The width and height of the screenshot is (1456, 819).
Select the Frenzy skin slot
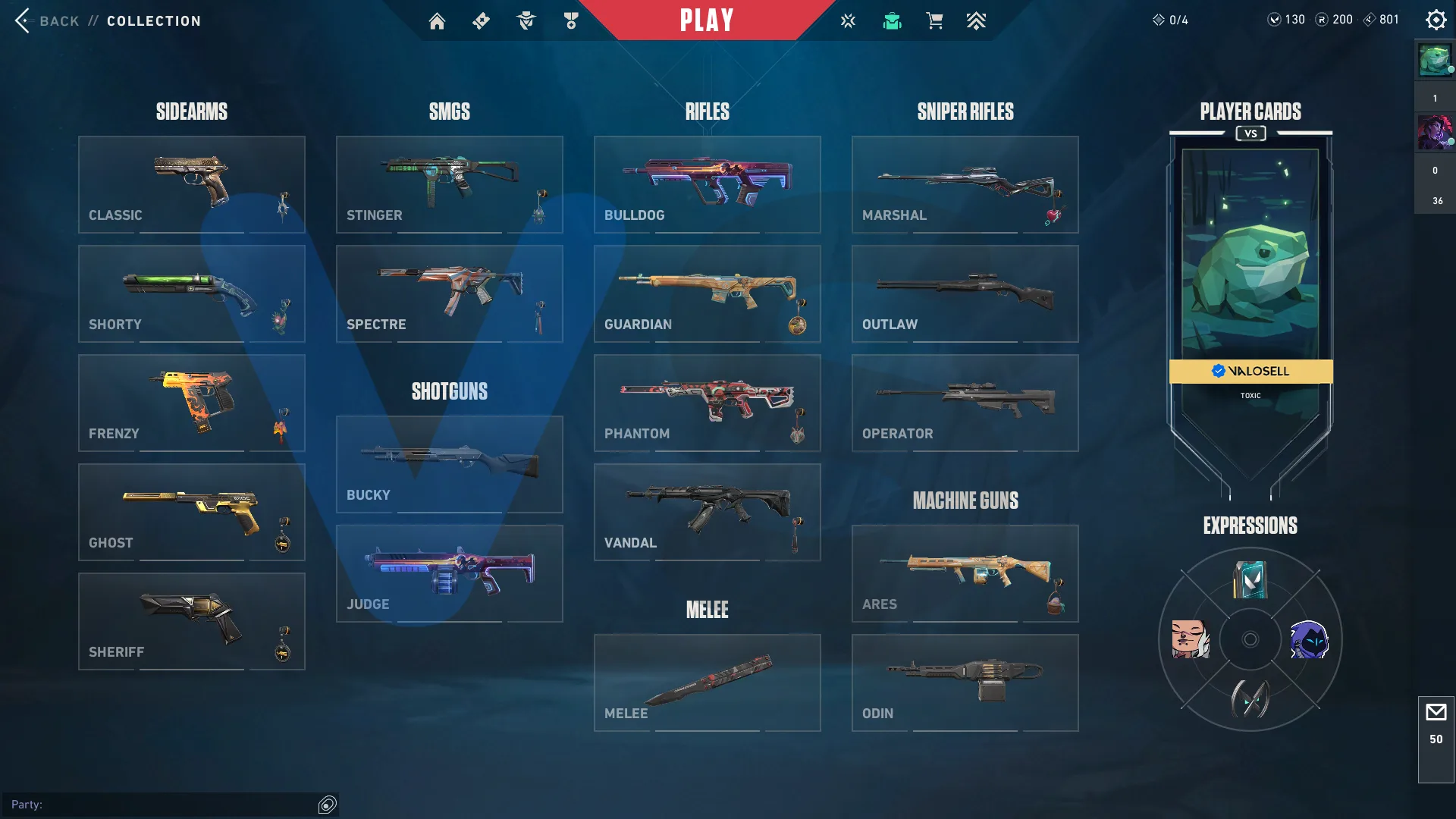(191, 403)
